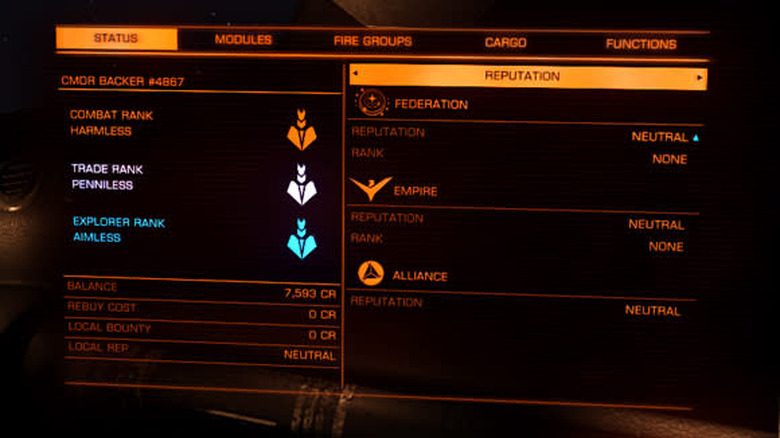Switch to the Status tab
Viewport: 780px width, 438px height.
point(116,40)
